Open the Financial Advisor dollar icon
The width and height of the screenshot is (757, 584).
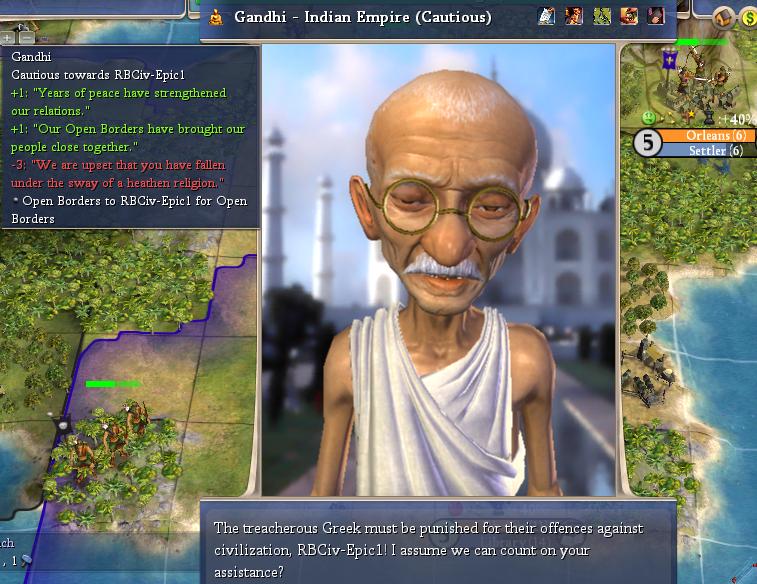[x=748, y=17]
